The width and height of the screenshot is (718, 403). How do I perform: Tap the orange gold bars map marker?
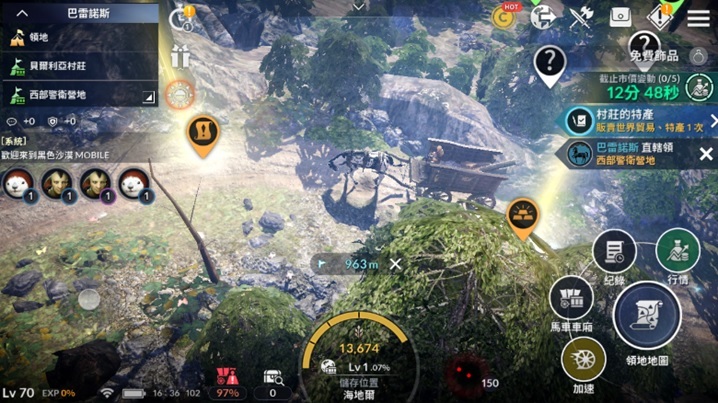[522, 216]
